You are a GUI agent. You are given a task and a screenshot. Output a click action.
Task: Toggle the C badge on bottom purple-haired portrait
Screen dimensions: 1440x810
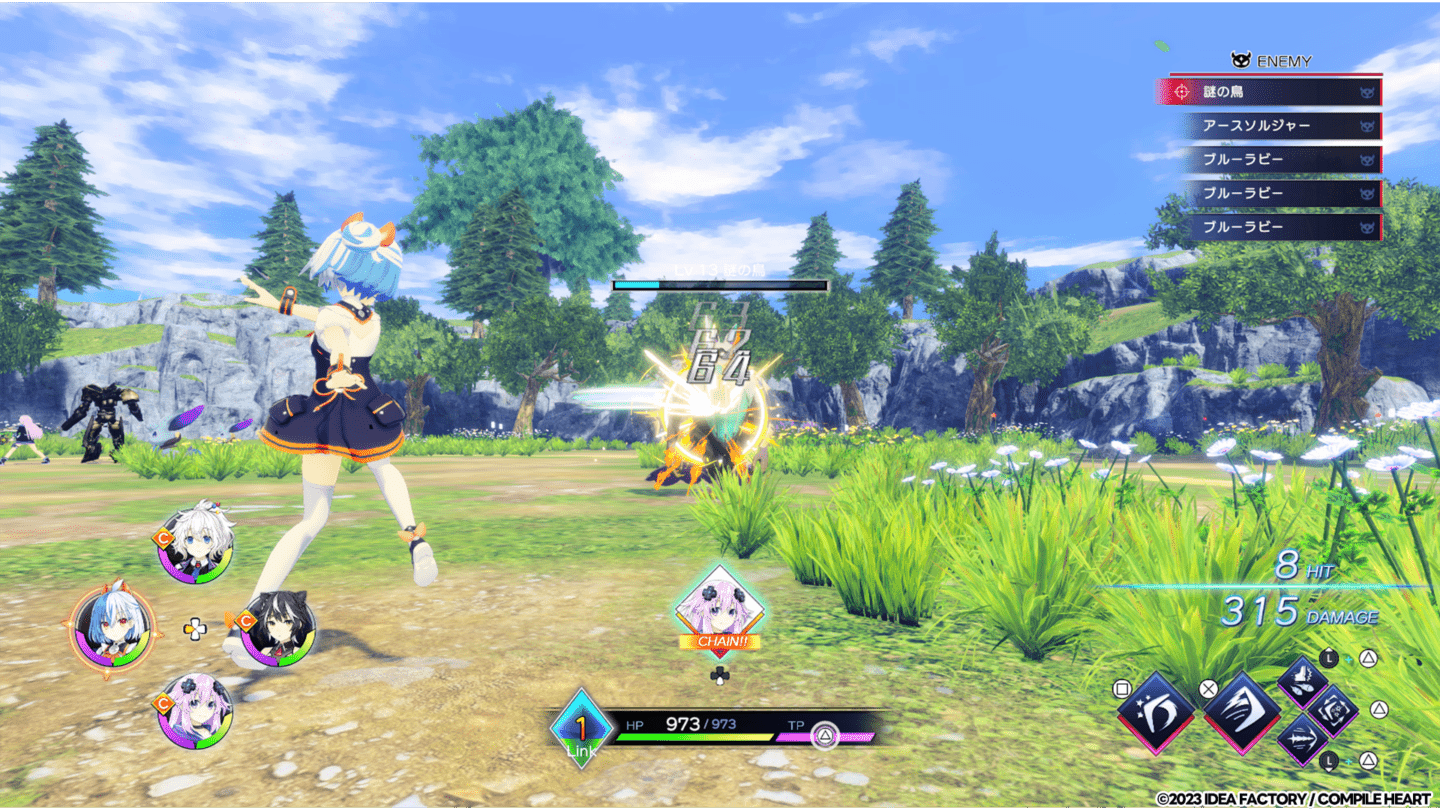click(163, 700)
